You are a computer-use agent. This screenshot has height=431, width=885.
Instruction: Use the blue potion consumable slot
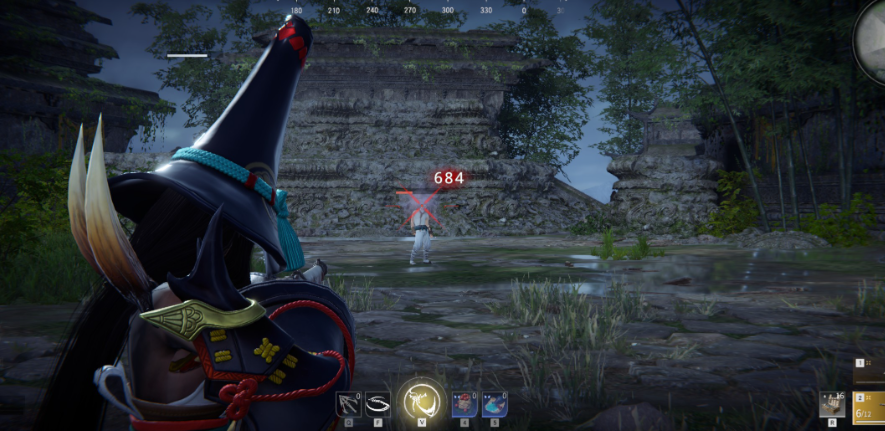(494, 403)
